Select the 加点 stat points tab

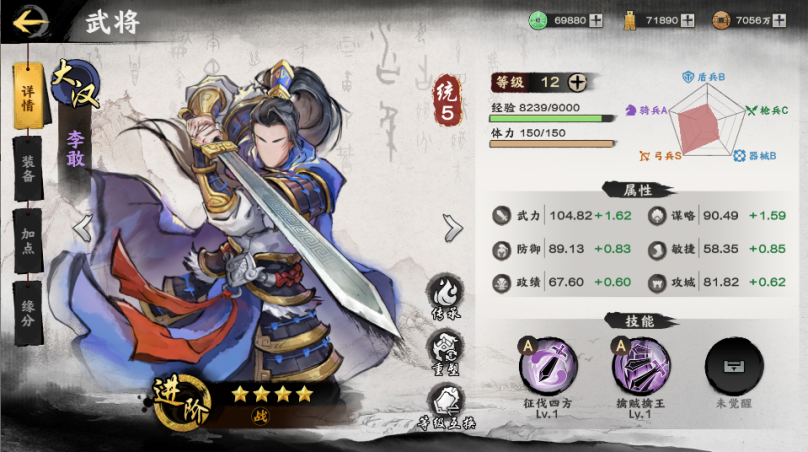coord(28,238)
